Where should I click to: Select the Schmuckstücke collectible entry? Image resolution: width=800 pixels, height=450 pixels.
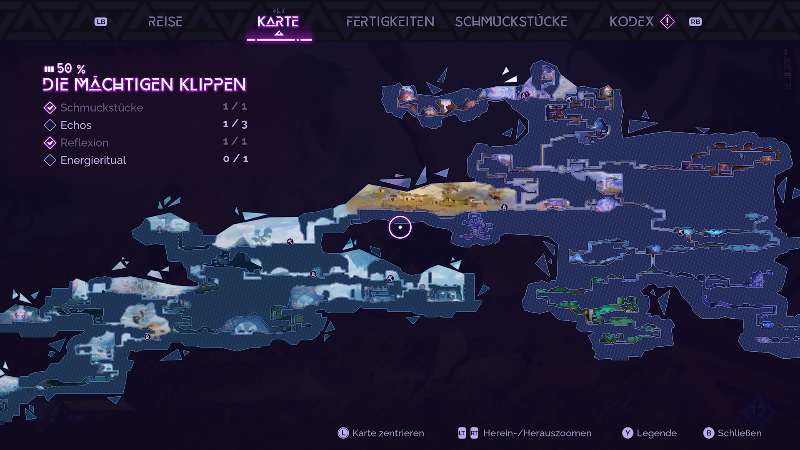(x=101, y=108)
